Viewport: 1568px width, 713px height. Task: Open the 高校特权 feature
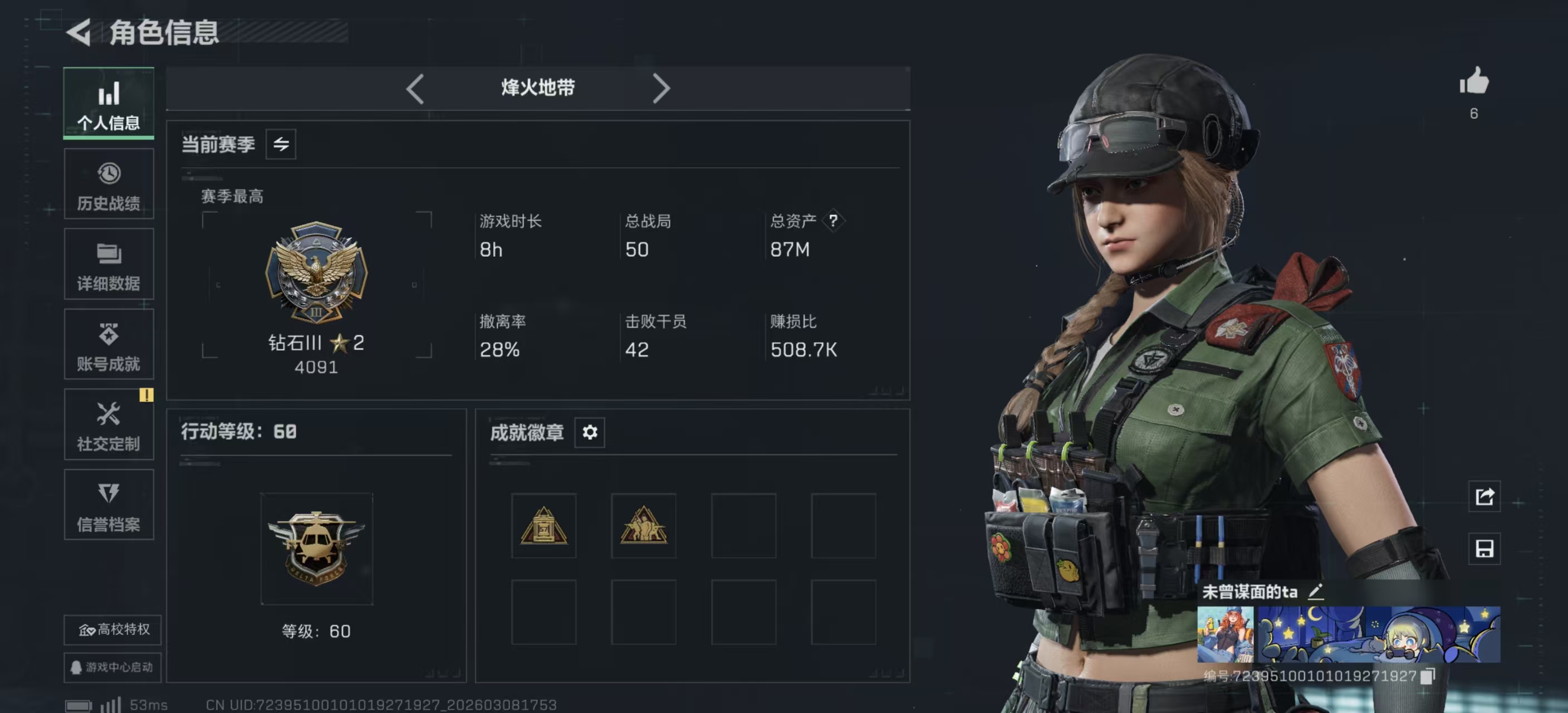tap(111, 631)
